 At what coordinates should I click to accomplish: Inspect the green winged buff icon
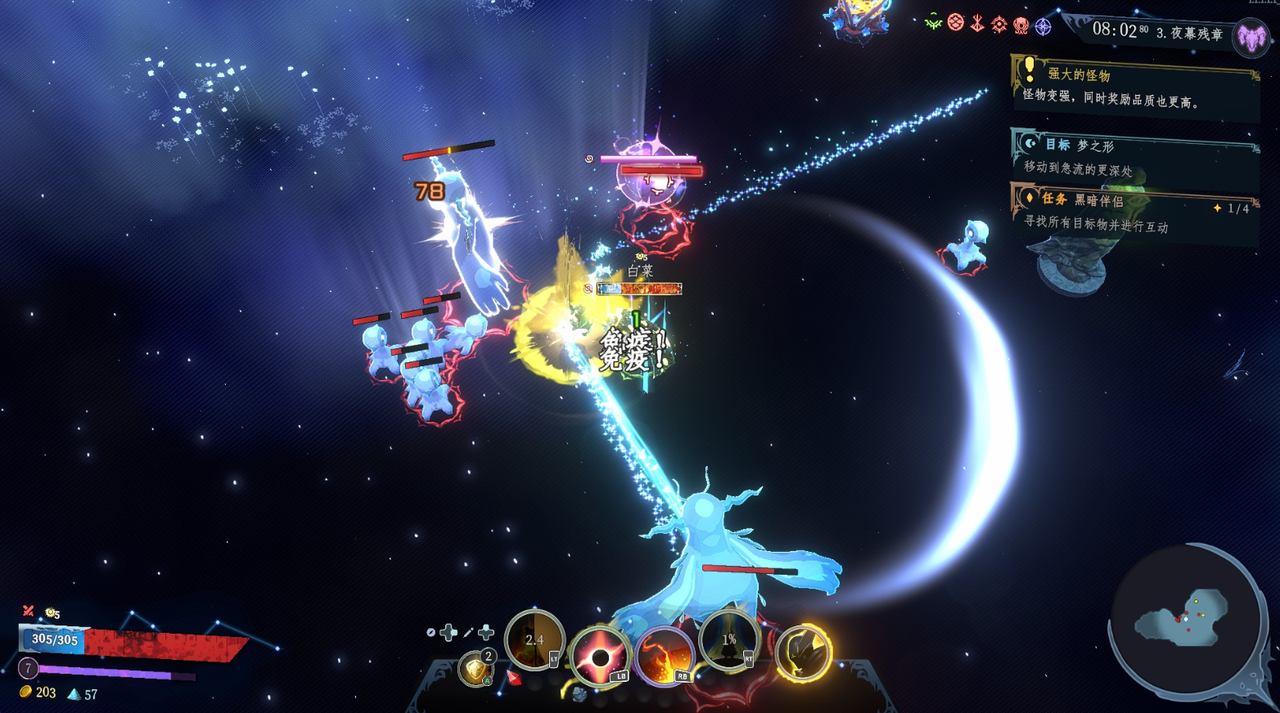coord(933,23)
